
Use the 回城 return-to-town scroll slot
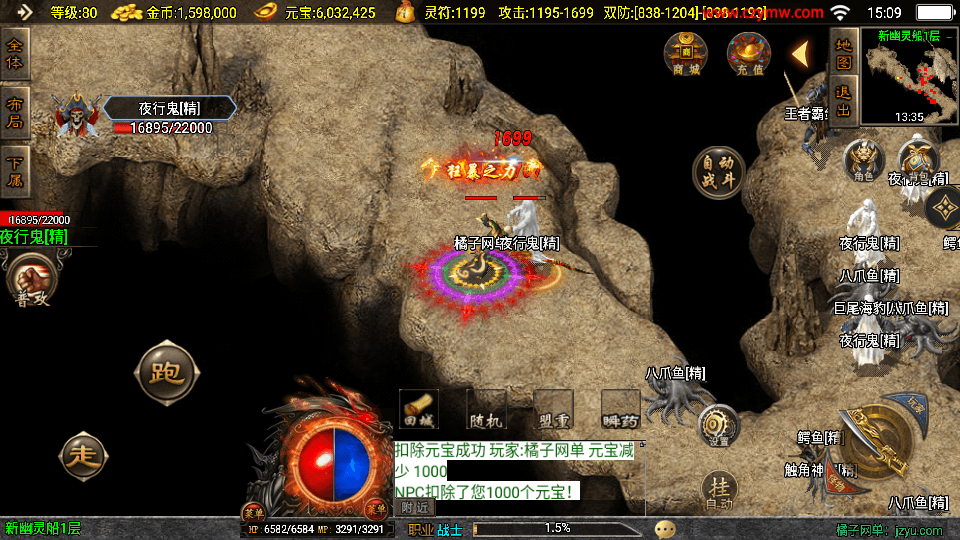click(418, 409)
